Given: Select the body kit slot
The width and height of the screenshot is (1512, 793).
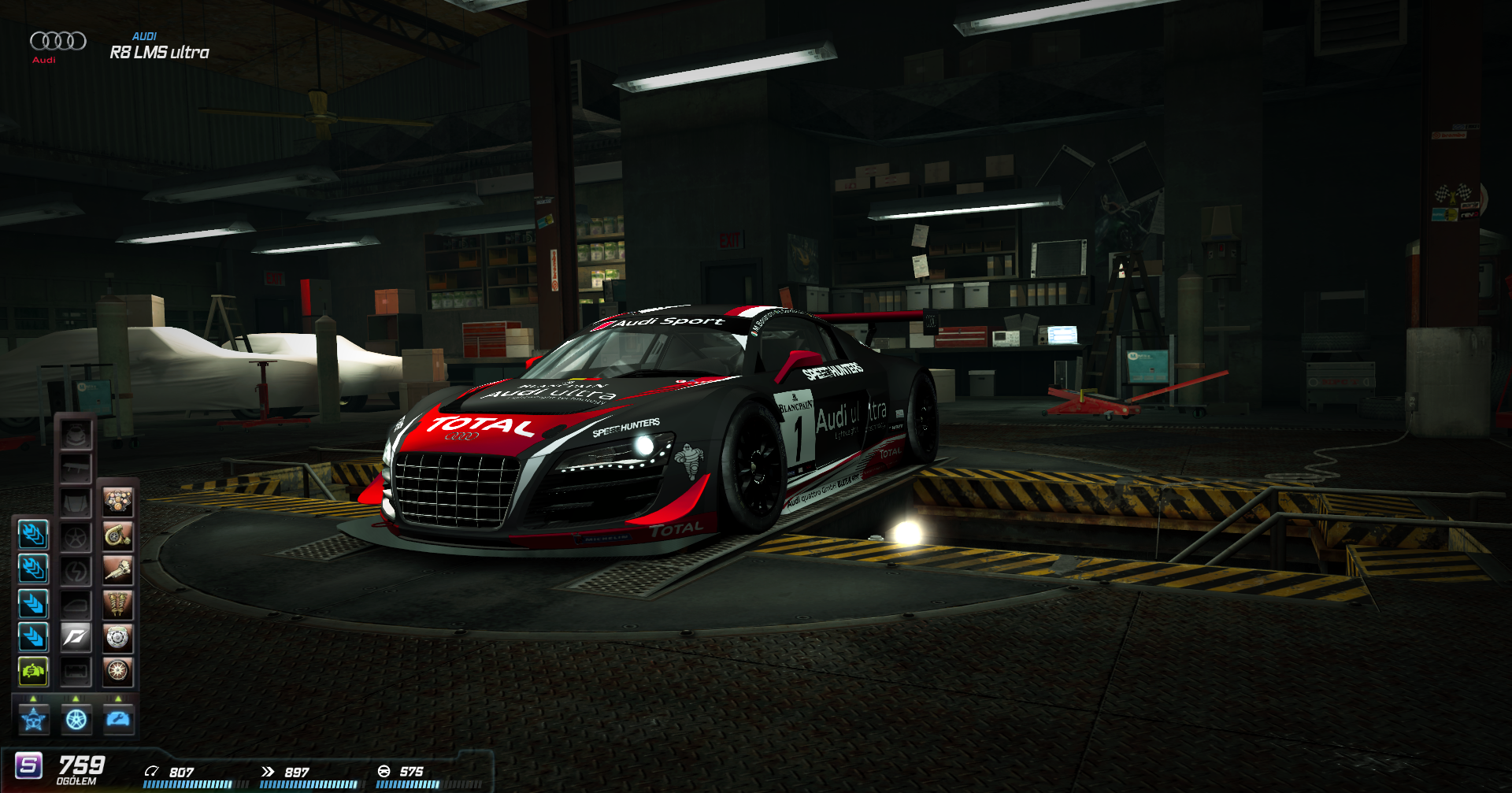Looking at the screenshot, I should 76,434.
